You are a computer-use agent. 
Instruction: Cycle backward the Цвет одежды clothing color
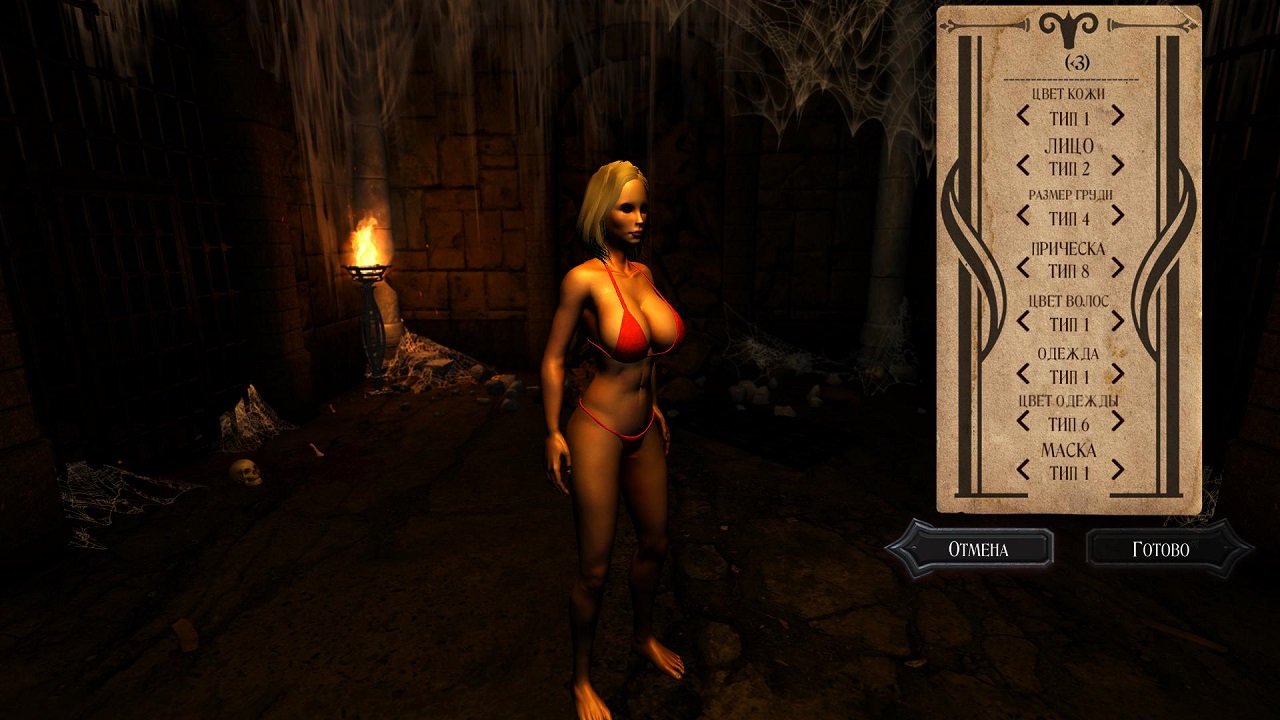[x=1023, y=422]
